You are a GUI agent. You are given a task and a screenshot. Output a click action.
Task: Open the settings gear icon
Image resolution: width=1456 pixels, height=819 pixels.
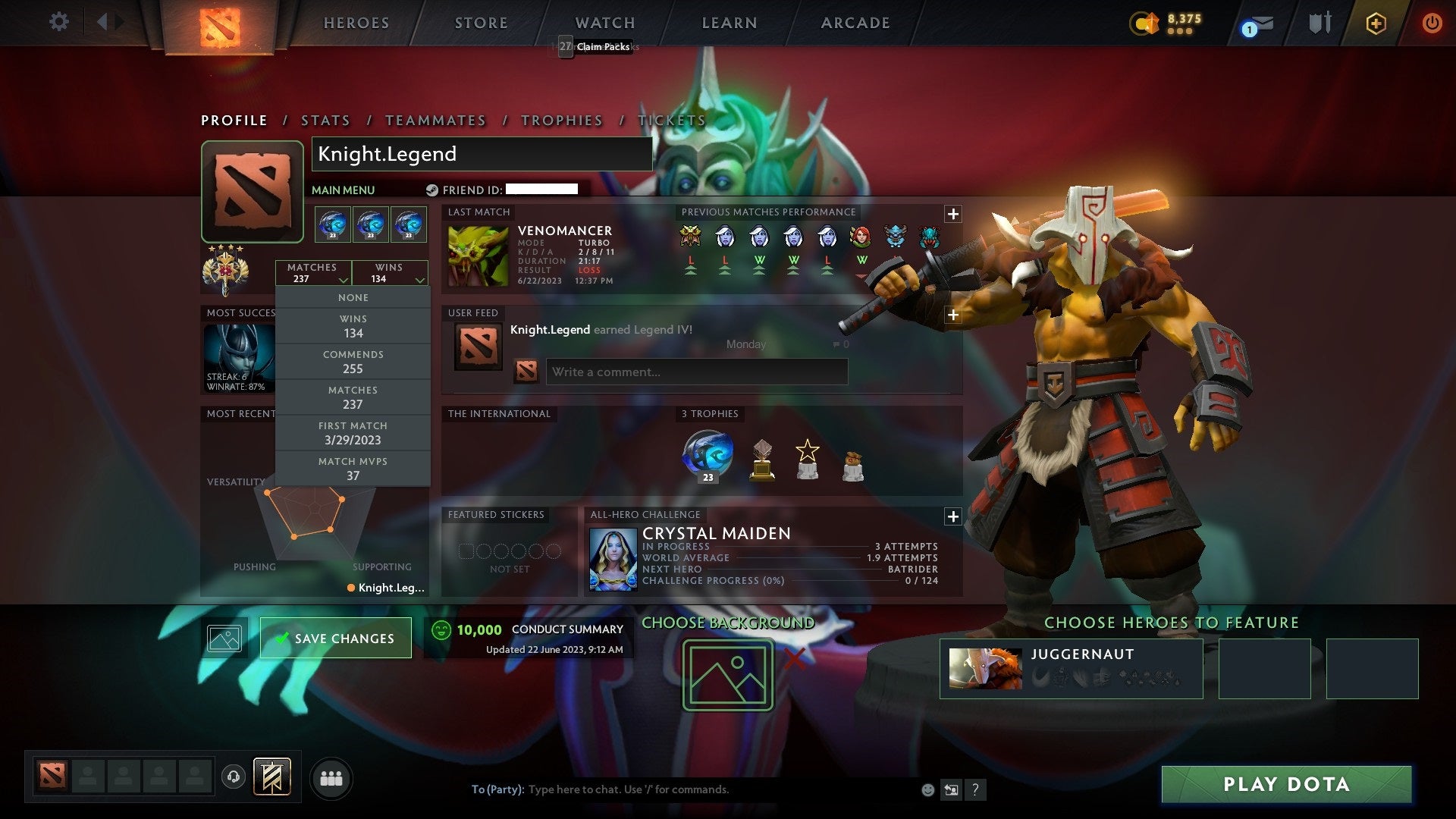[58, 22]
